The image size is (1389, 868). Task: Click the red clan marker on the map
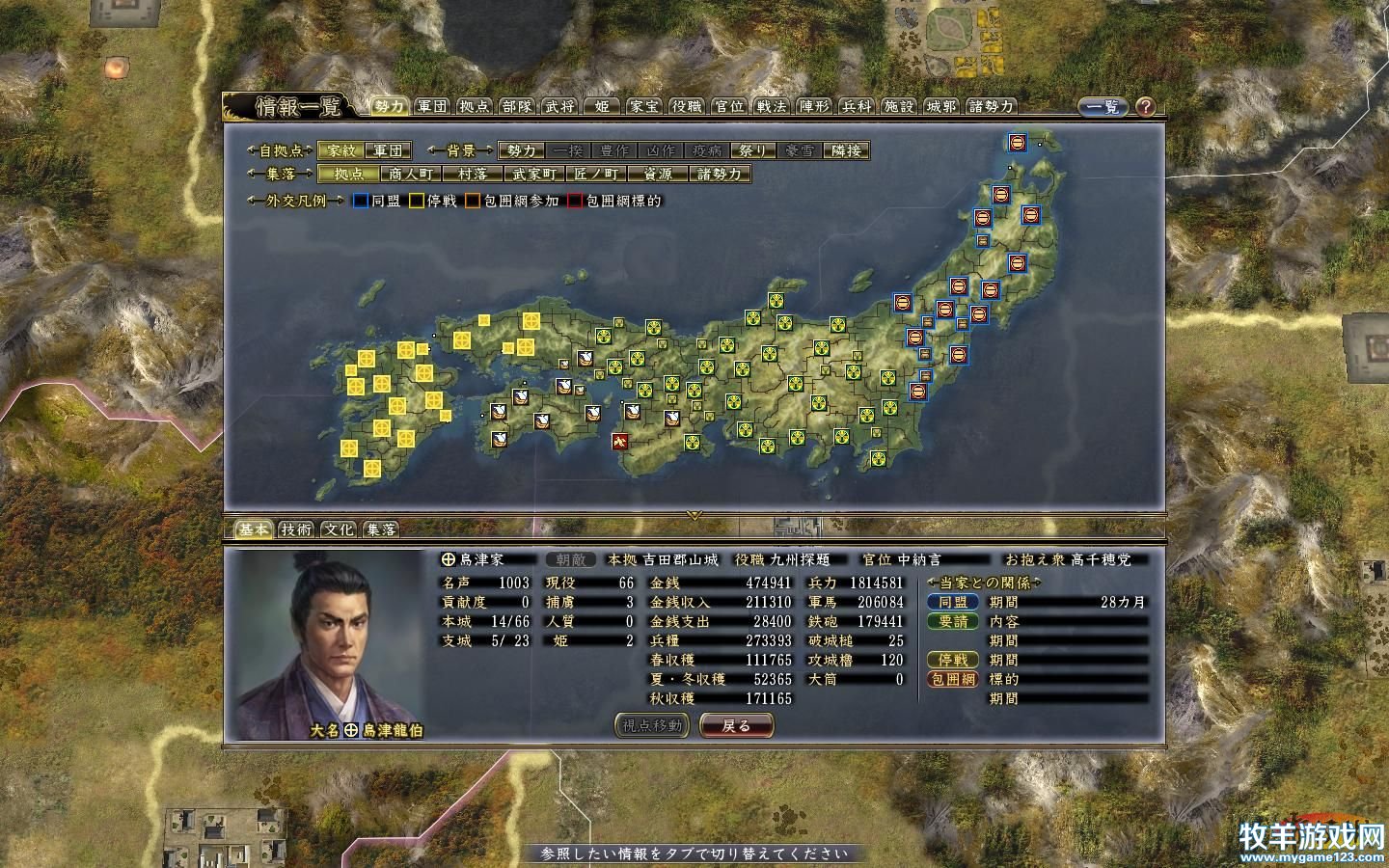pos(619,441)
